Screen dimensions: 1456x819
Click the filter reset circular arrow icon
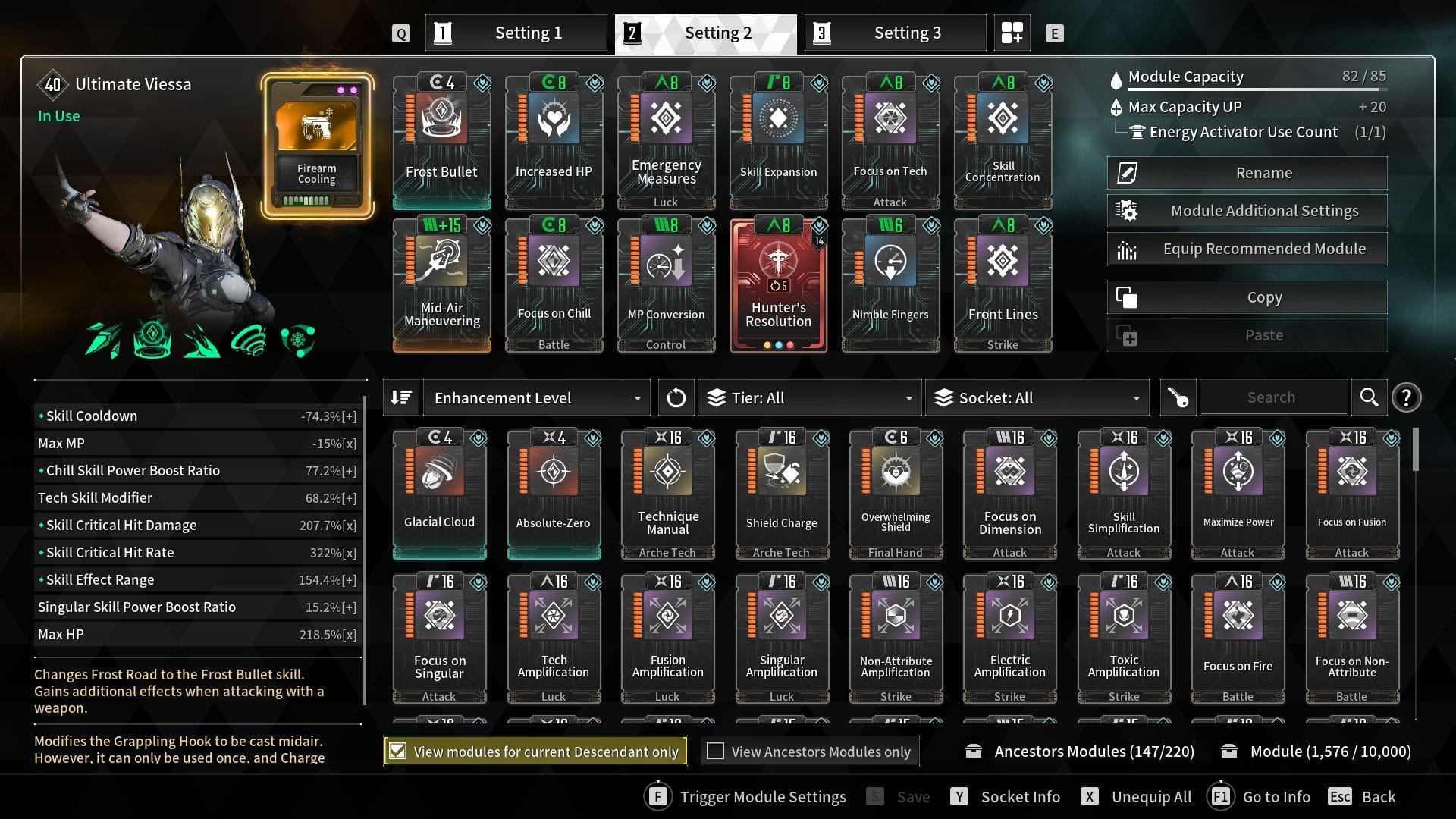[676, 397]
